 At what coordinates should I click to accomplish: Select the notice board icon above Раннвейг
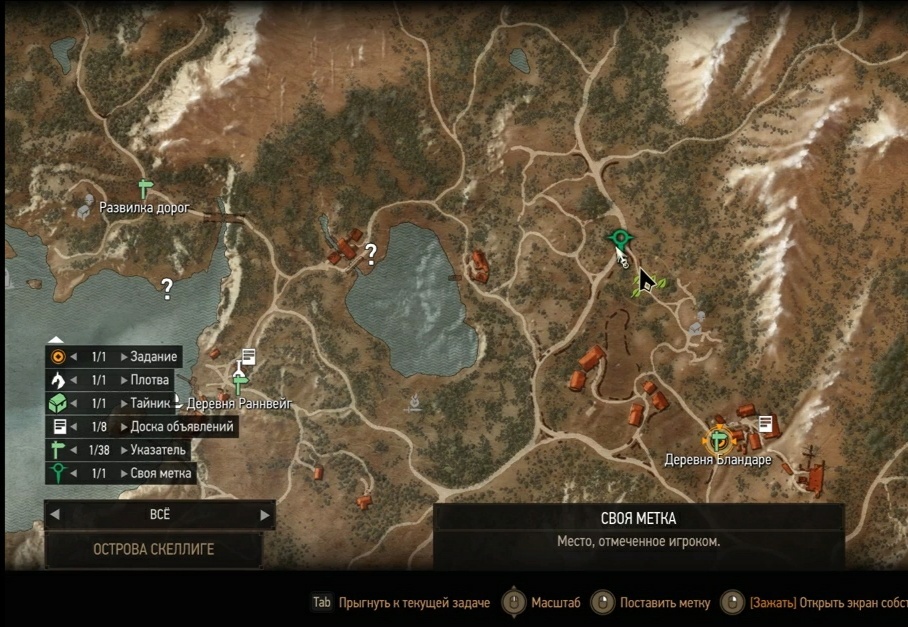(x=248, y=356)
